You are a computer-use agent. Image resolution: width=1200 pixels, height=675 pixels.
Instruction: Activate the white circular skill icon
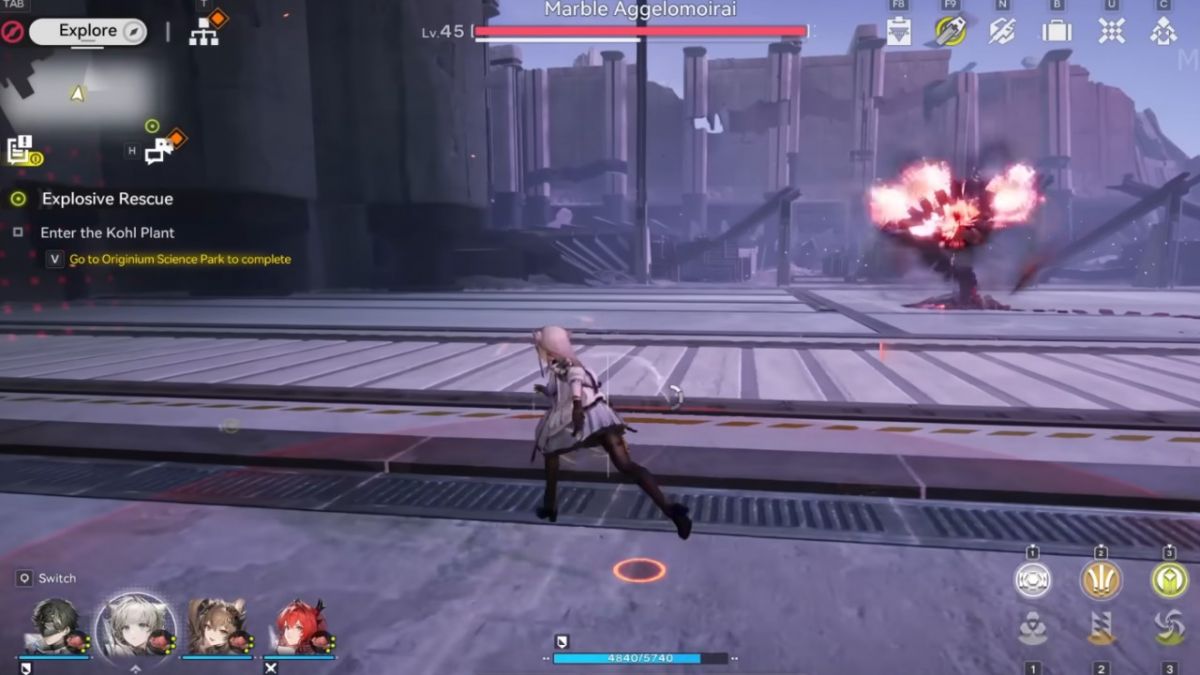pyautogui.click(x=1033, y=580)
